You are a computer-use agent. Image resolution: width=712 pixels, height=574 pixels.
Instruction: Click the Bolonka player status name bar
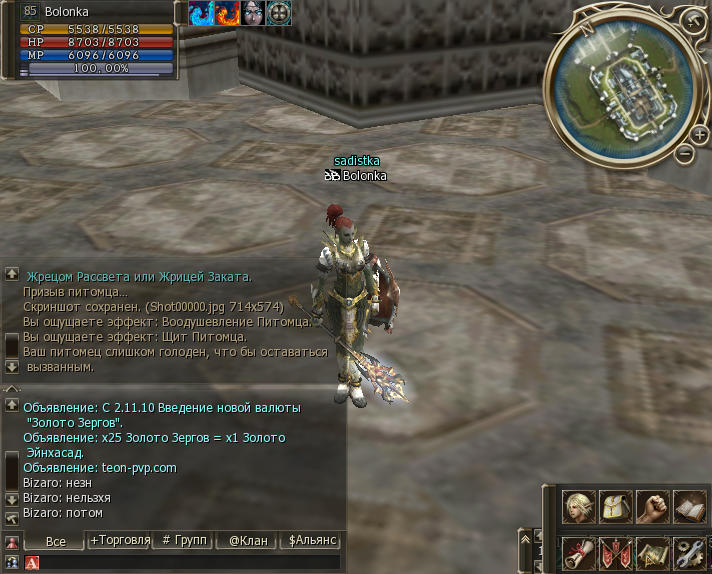[95, 12]
